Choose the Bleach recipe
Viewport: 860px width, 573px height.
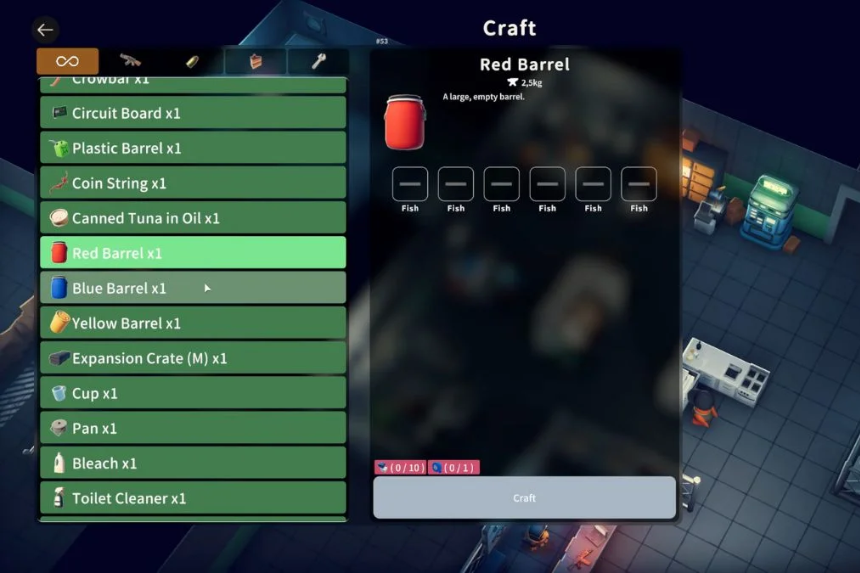(193, 463)
